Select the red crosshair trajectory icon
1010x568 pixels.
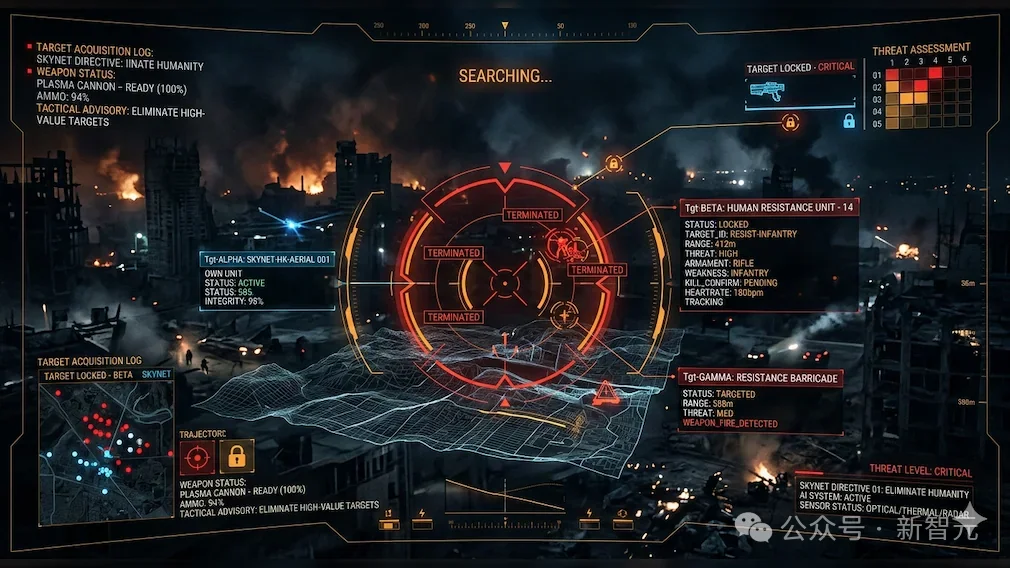click(x=196, y=457)
